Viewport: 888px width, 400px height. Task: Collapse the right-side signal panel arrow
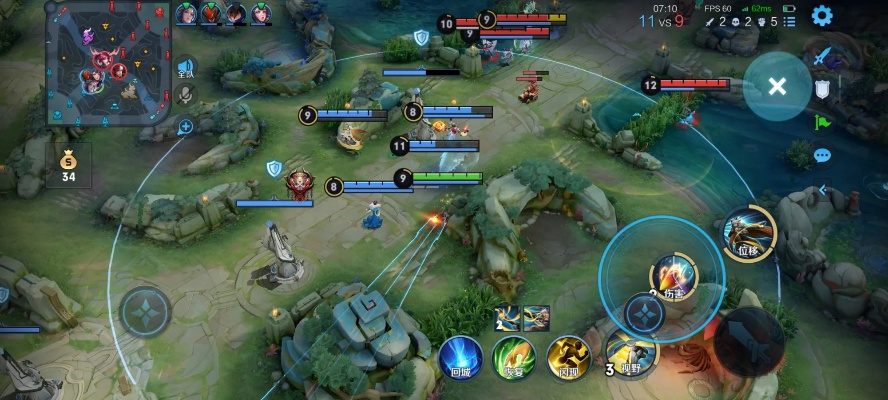tap(823, 188)
